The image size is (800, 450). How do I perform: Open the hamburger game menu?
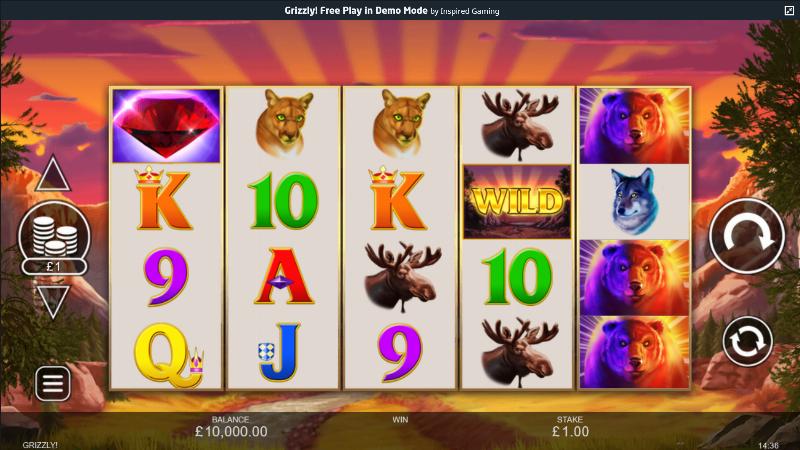pos(52,382)
